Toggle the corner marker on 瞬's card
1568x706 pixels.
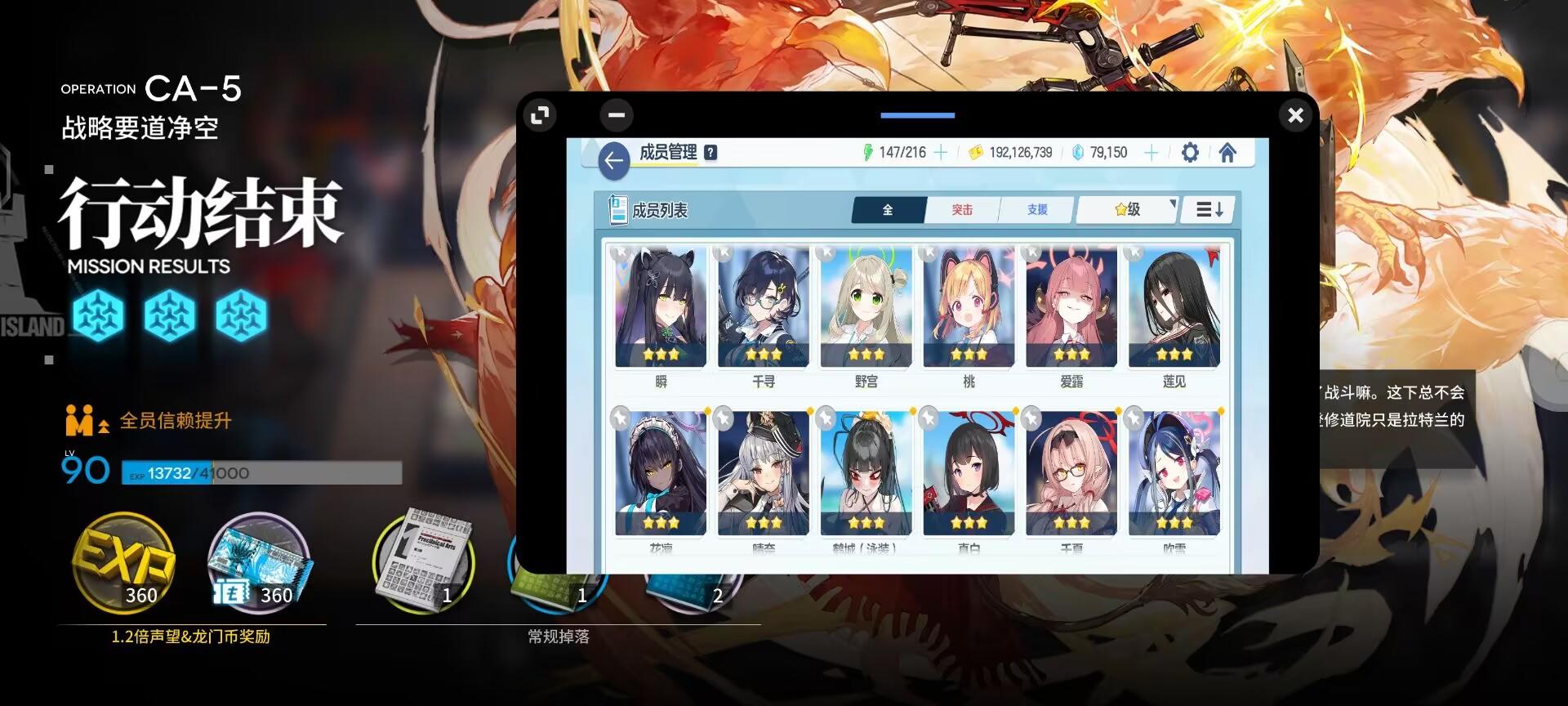[622, 252]
